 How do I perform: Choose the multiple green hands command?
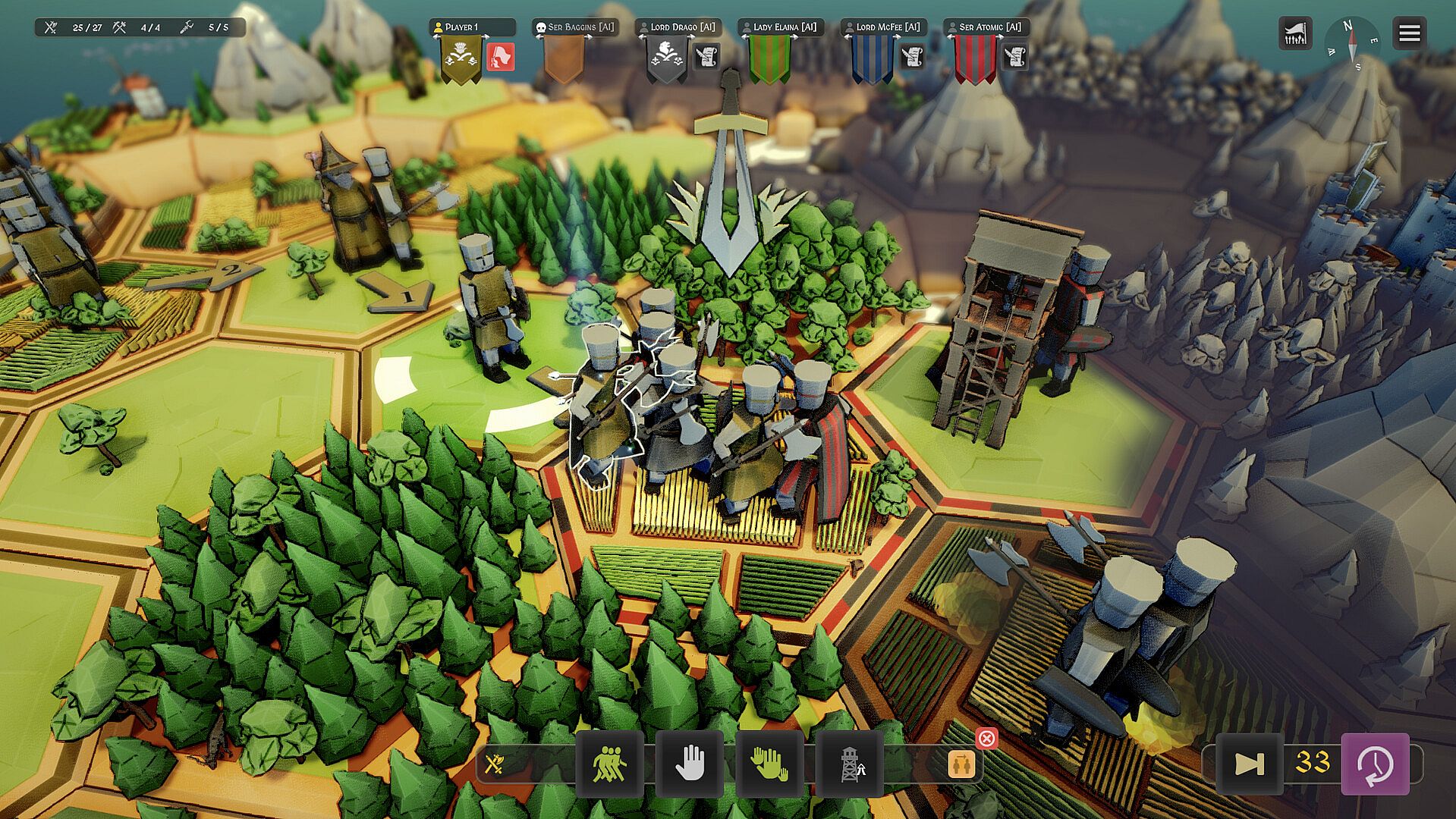(x=769, y=764)
